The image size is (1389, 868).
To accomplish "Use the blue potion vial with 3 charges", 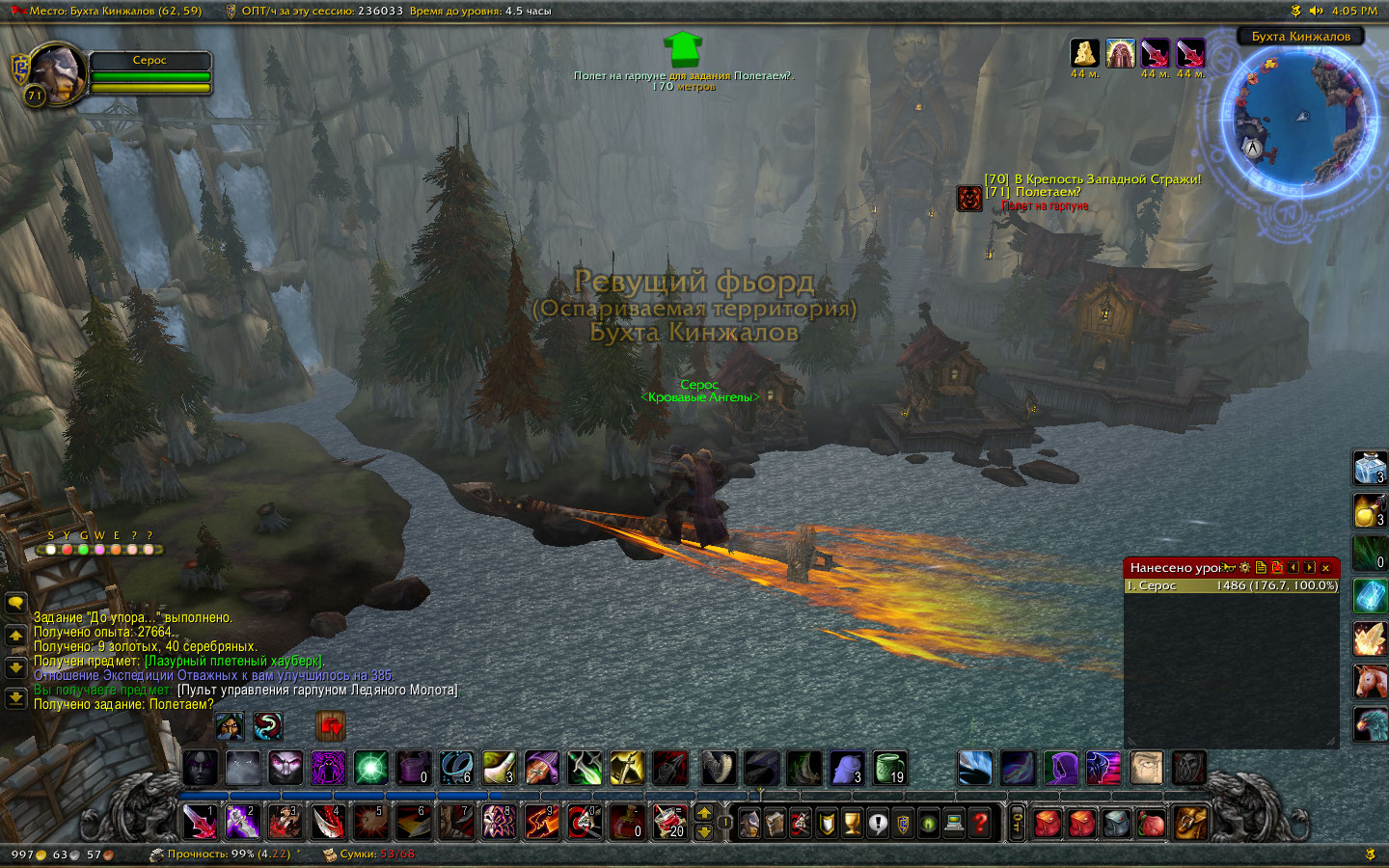I will tap(1370, 469).
